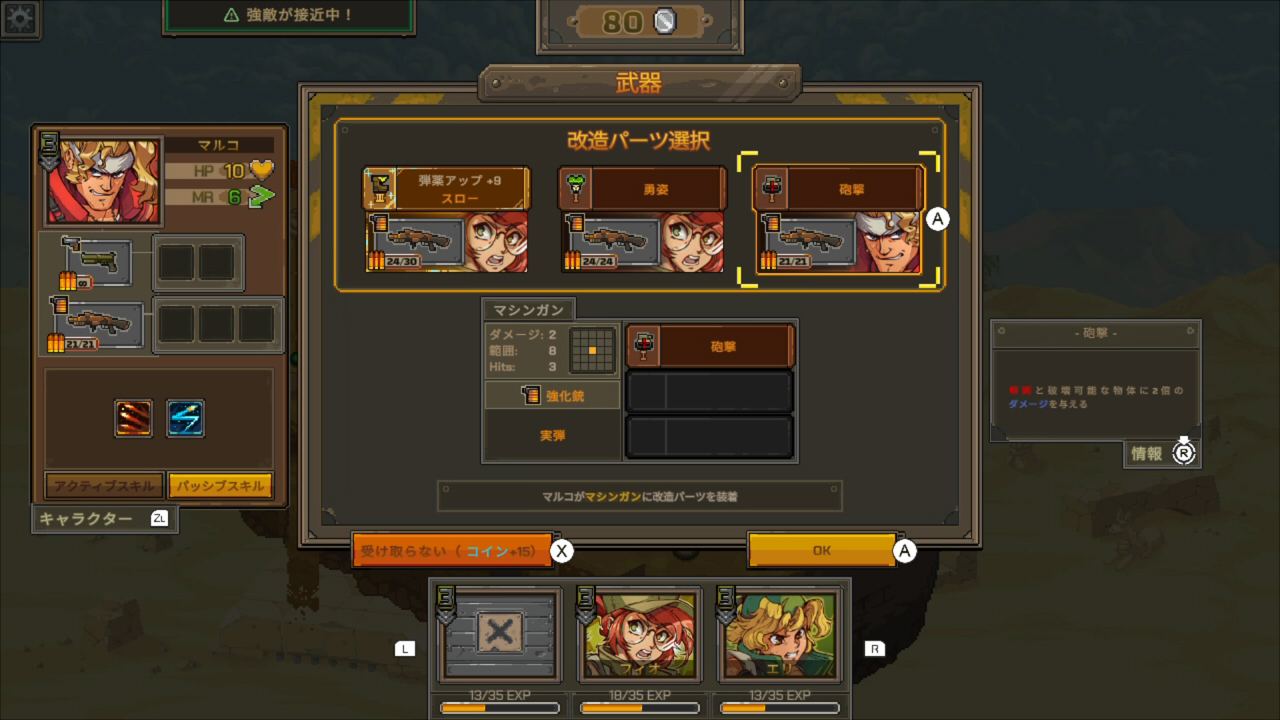
Task: Click フィオ's EXP progress bar
Action: click(x=639, y=708)
